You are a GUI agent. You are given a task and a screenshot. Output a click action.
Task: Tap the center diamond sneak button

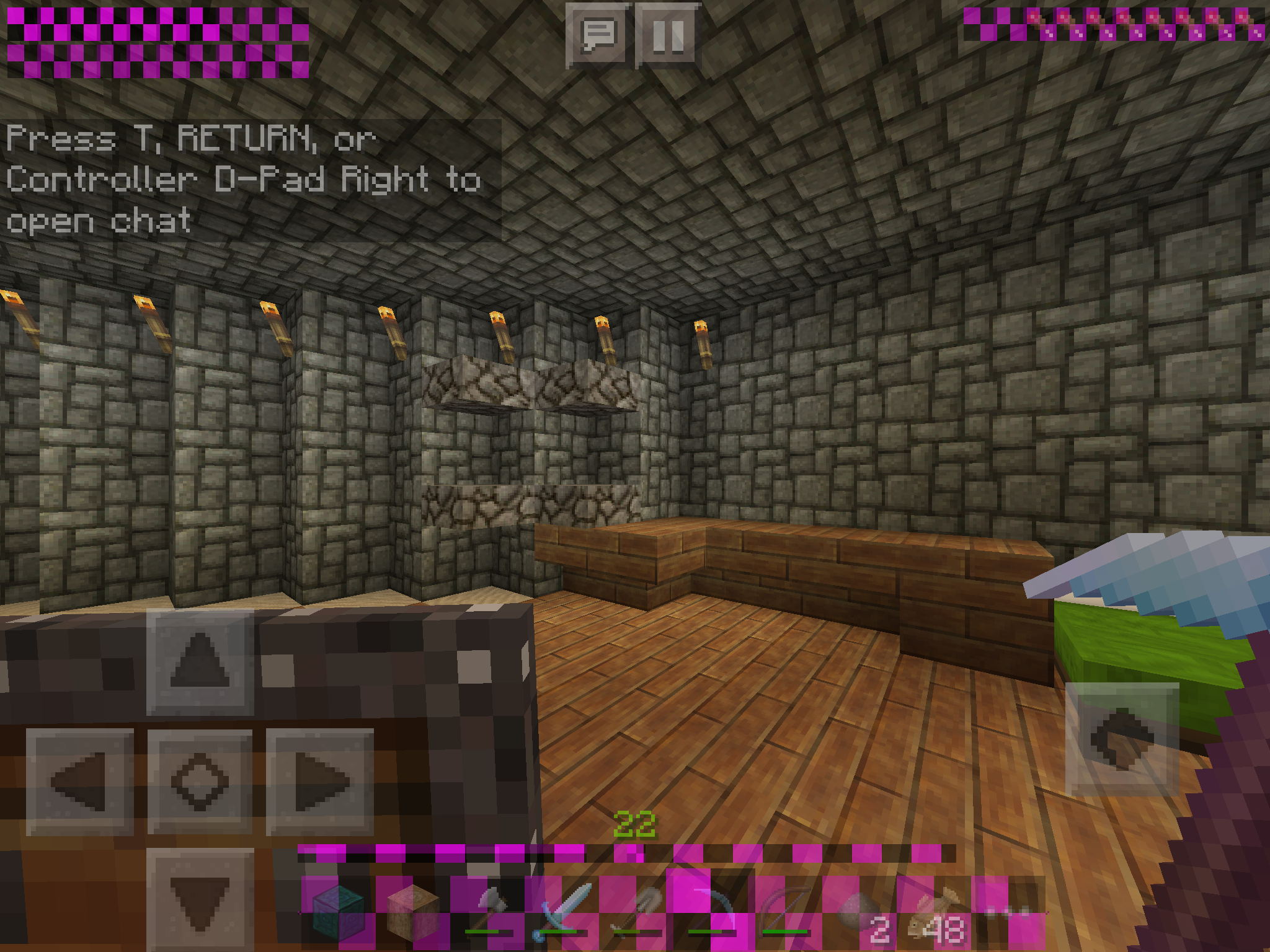tap(200, 781)
